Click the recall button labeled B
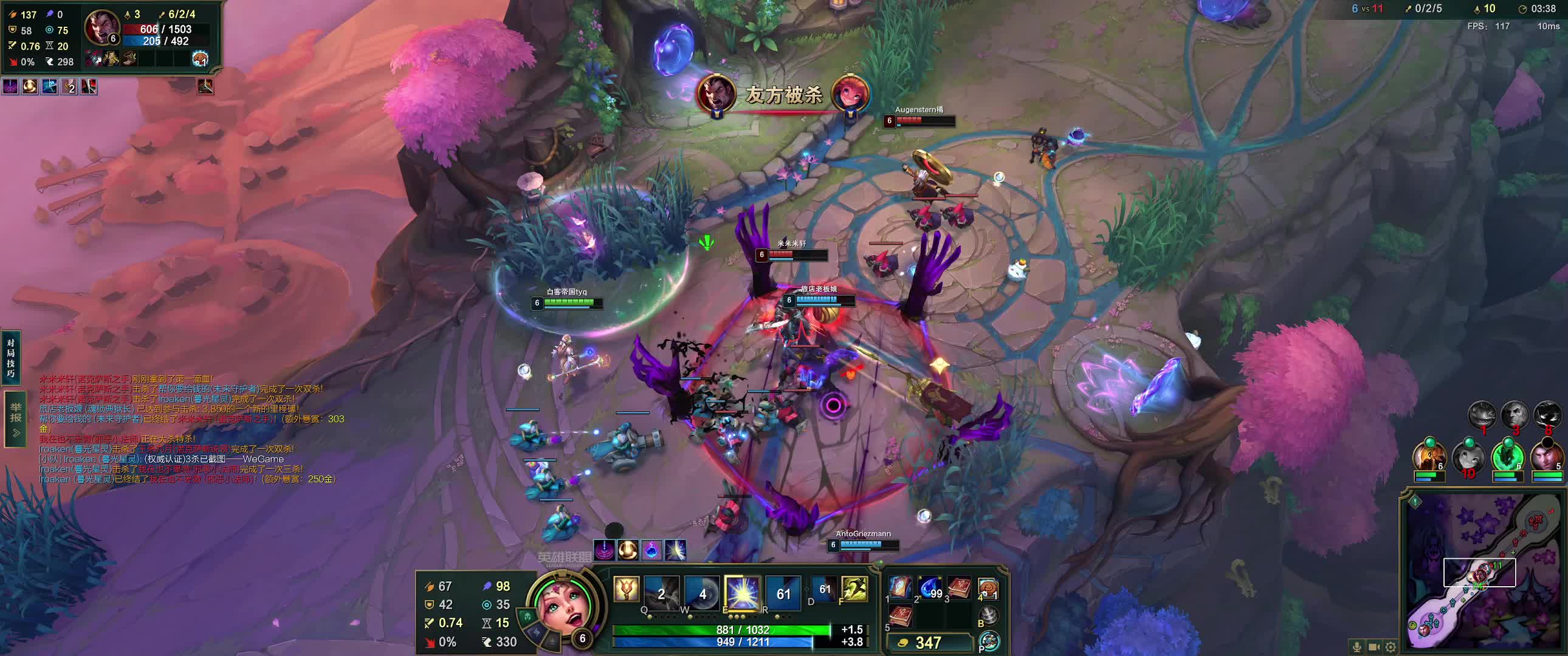 pos(989,617)
